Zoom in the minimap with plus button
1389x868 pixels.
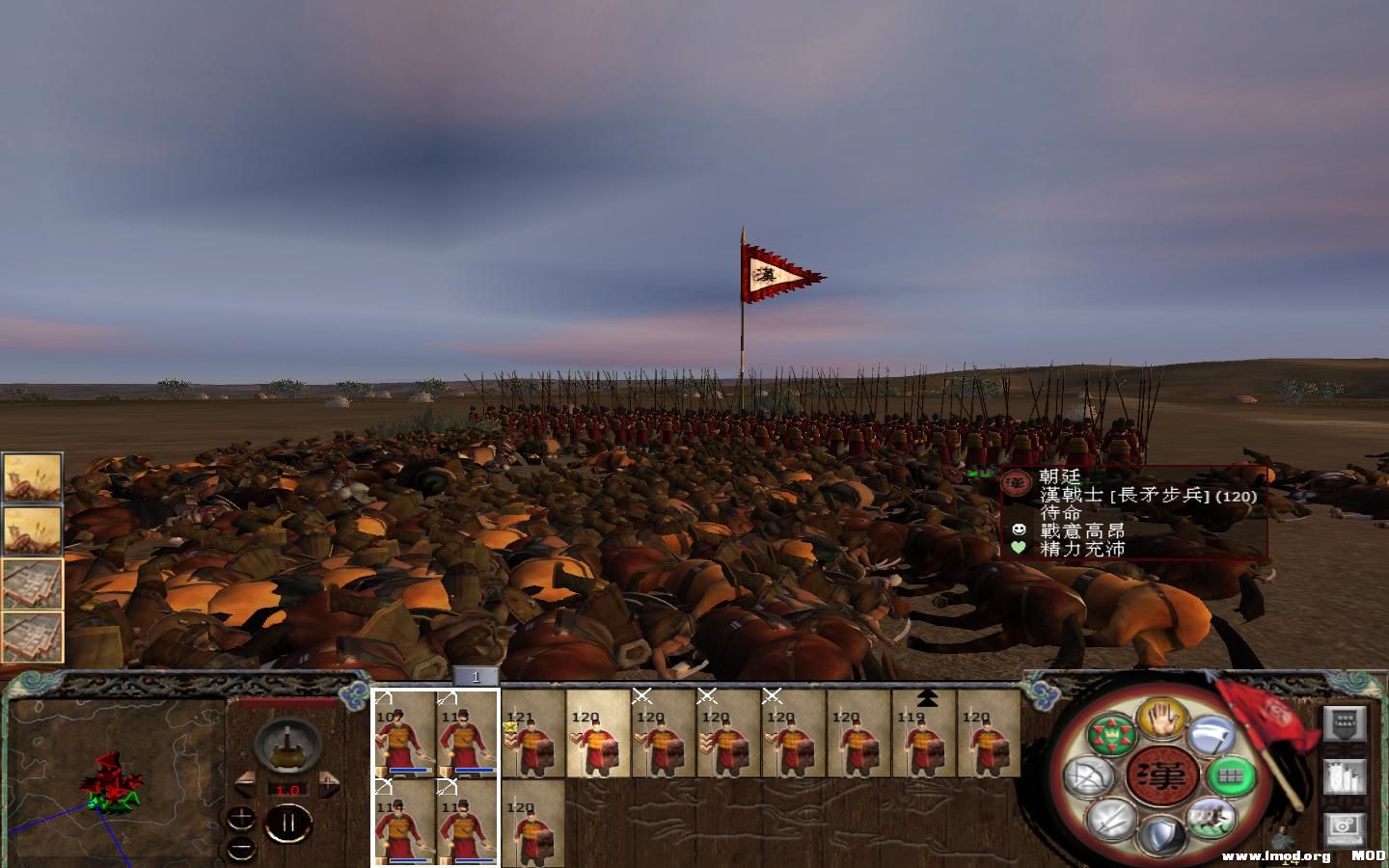pyautogui.click(x=241, y=815)
